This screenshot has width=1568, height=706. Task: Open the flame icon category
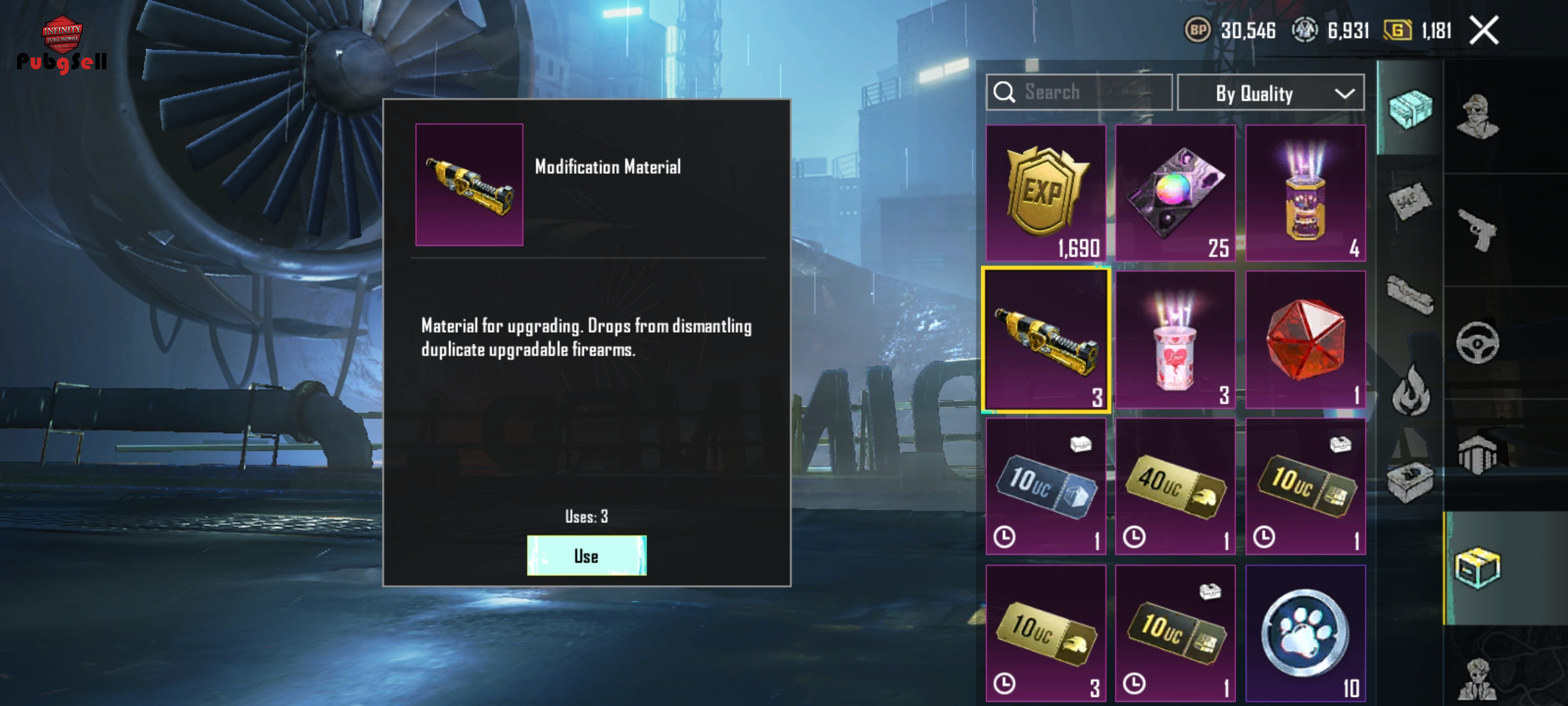(x=1411, y=390)
